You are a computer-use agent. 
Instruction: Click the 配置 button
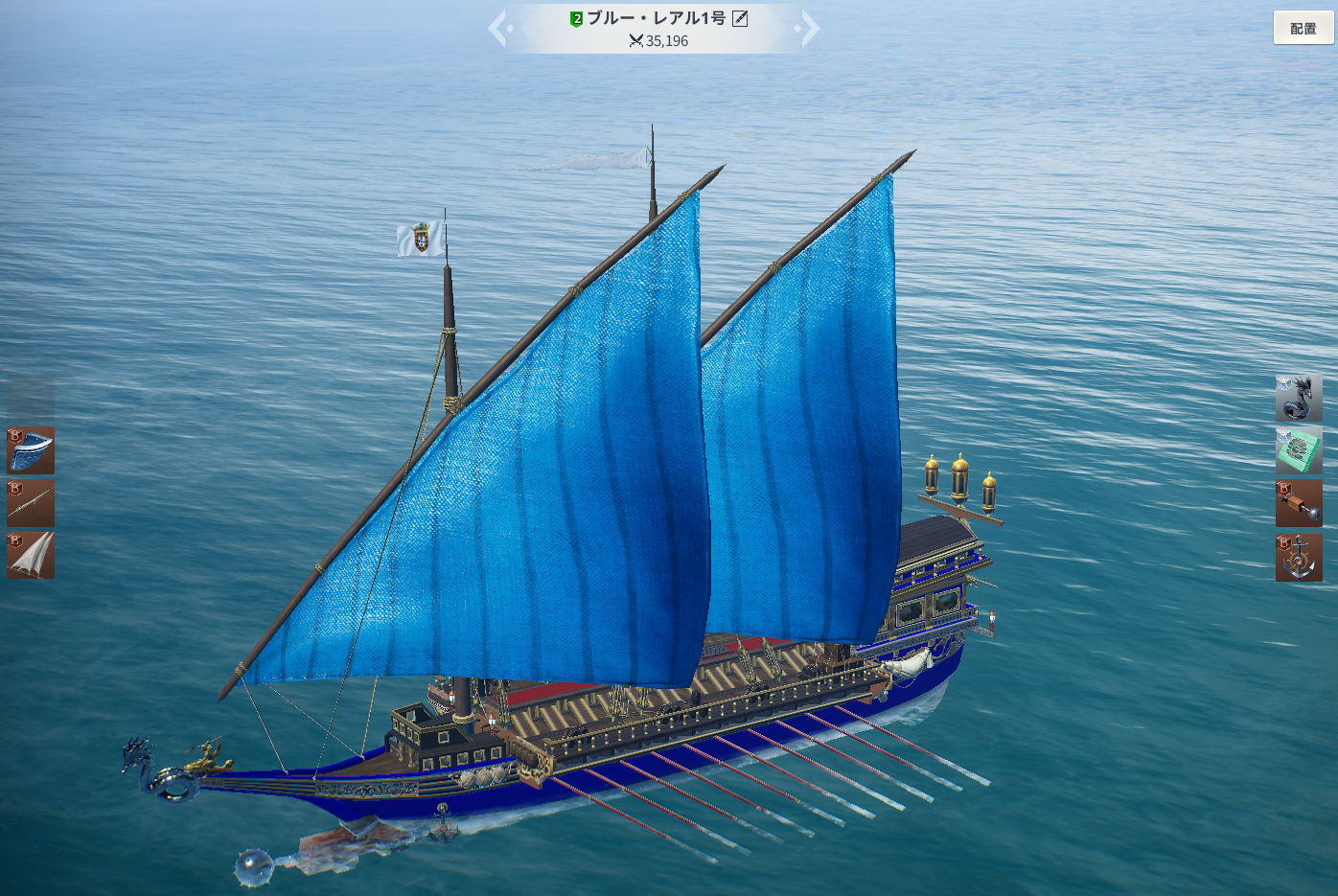1303,28
